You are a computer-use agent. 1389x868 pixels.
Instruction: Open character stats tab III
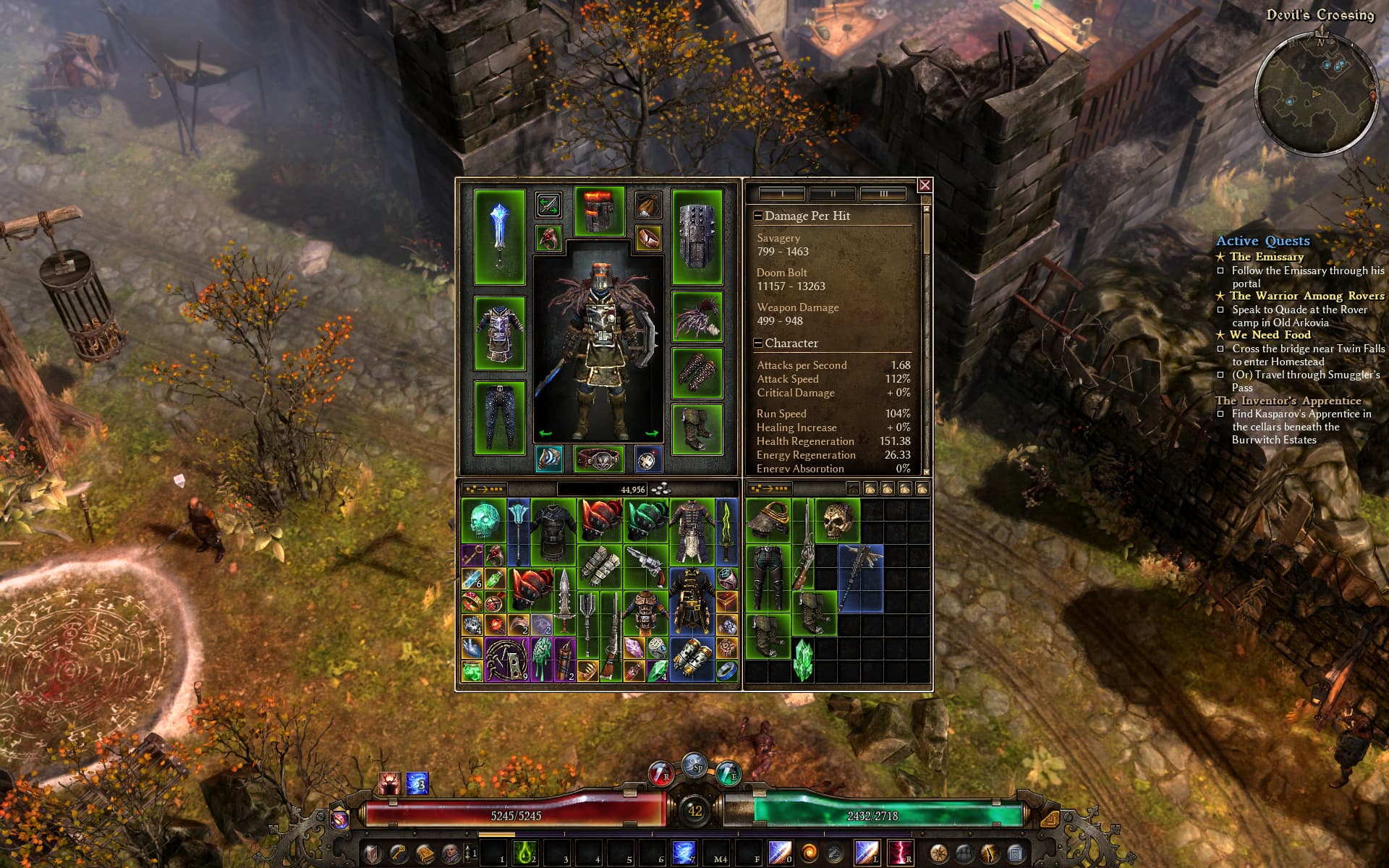883,194
